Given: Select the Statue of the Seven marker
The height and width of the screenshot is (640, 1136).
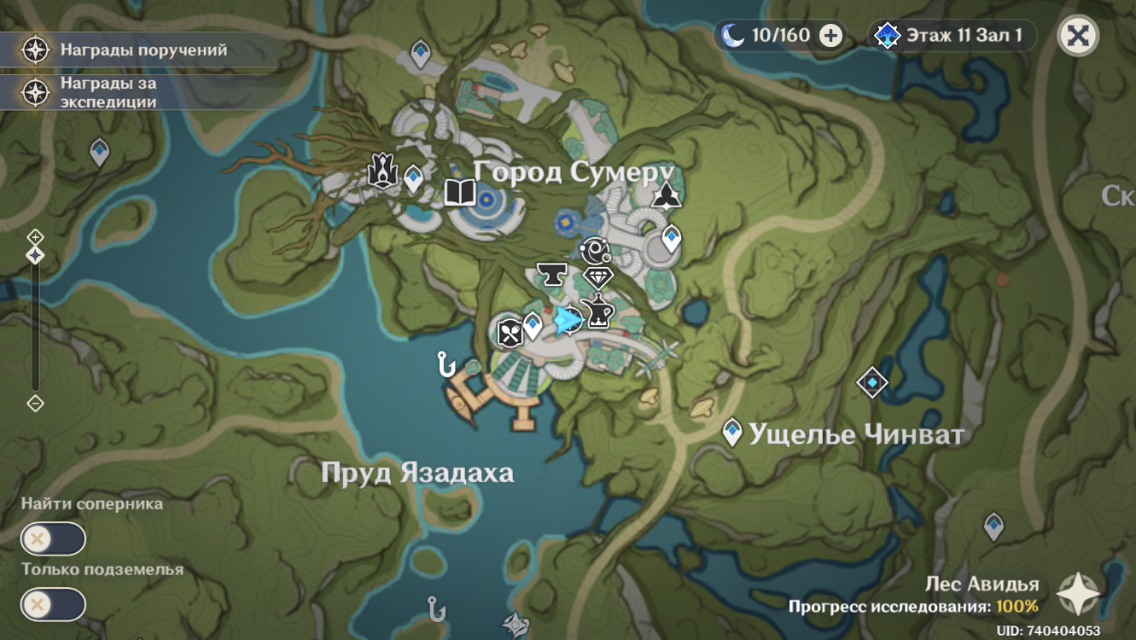Looking at the screenshot, I should point(382,171).
